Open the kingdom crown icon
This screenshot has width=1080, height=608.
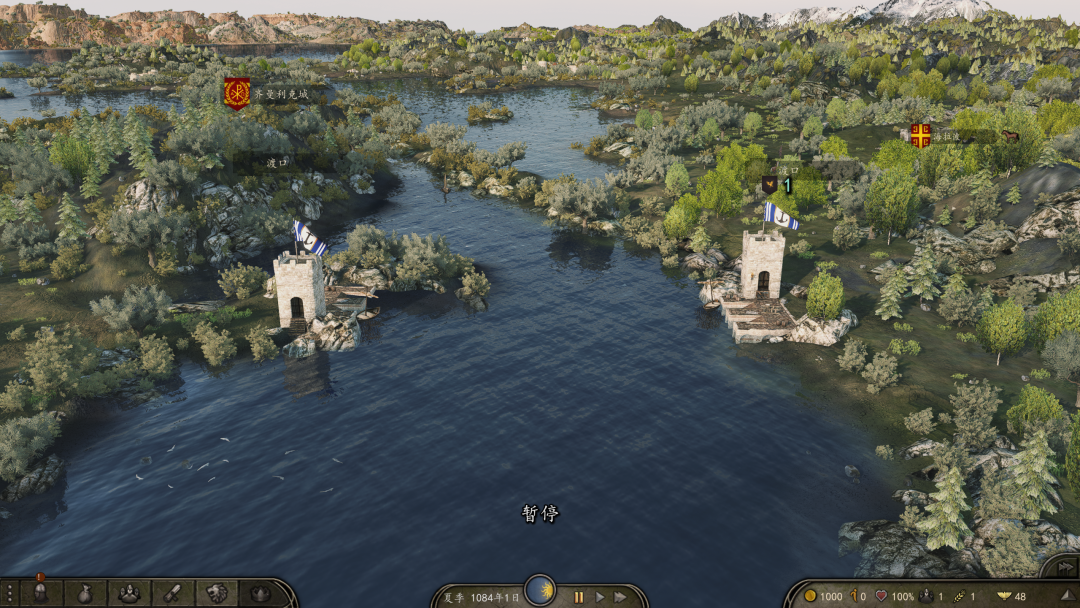[260, 593]
